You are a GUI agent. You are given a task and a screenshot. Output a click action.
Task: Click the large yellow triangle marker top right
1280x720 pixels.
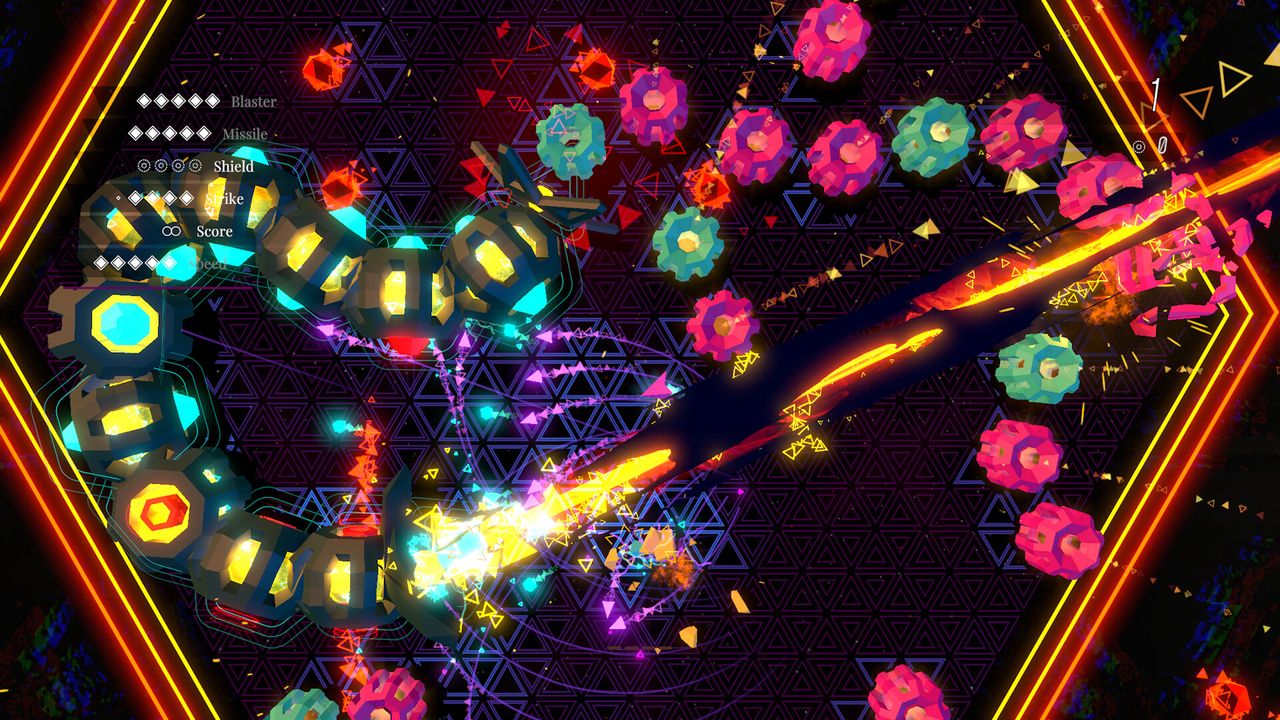[1232, 78]
